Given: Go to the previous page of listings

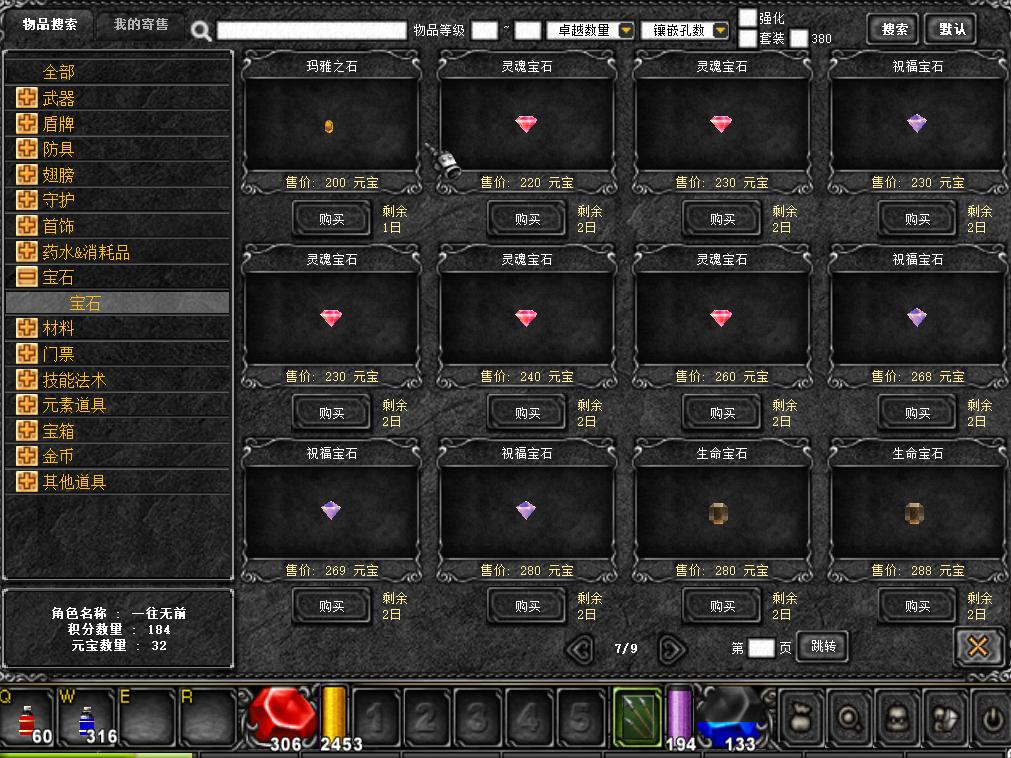Looking at the screenshot, I should 580,649.
